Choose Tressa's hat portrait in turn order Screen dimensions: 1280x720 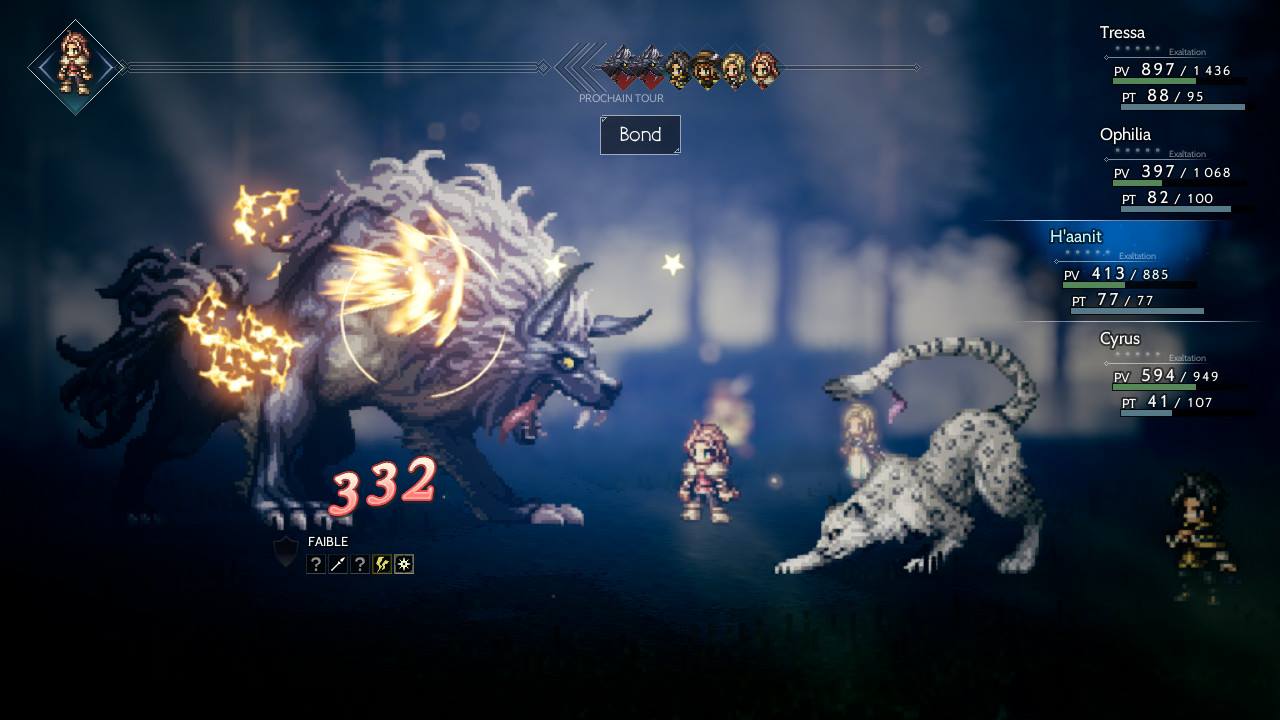click(x=707, y=68)
